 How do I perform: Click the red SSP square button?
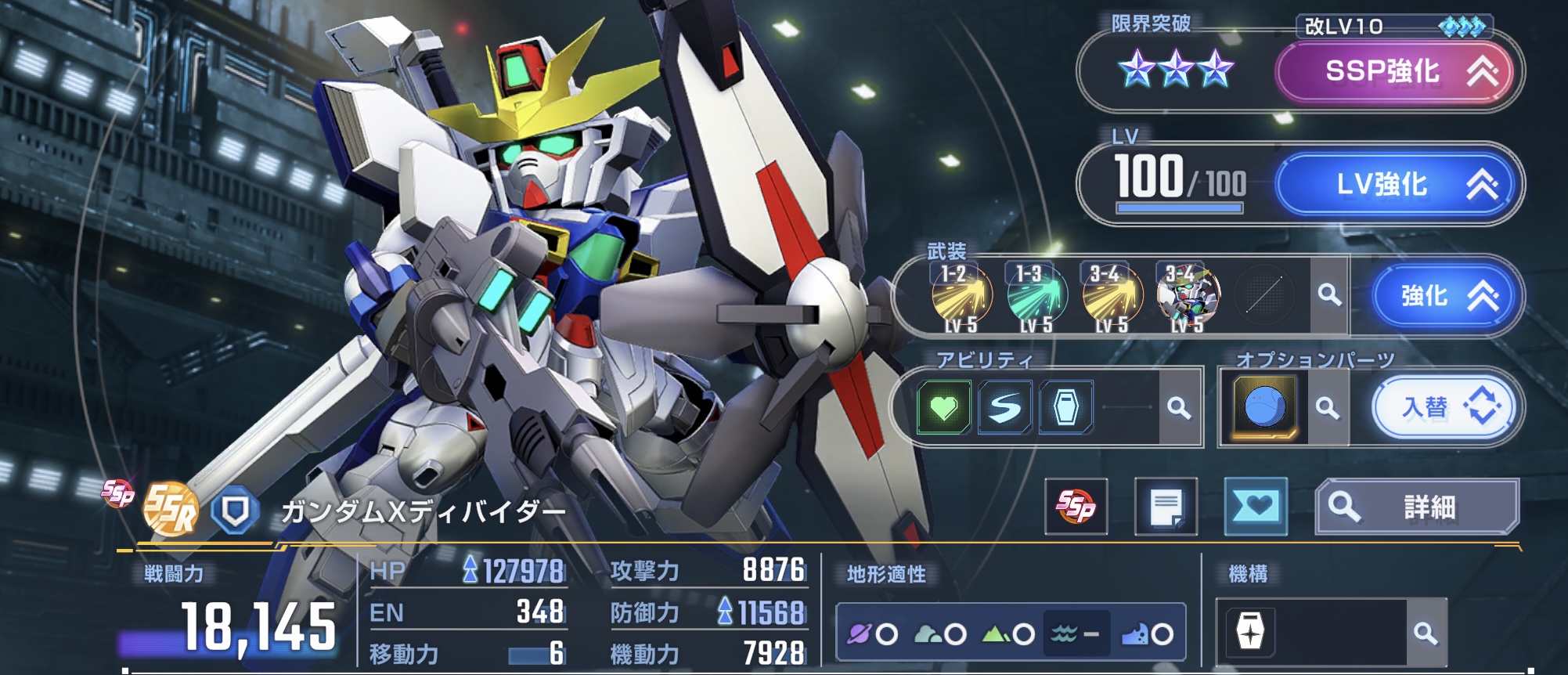(1076, 507)
